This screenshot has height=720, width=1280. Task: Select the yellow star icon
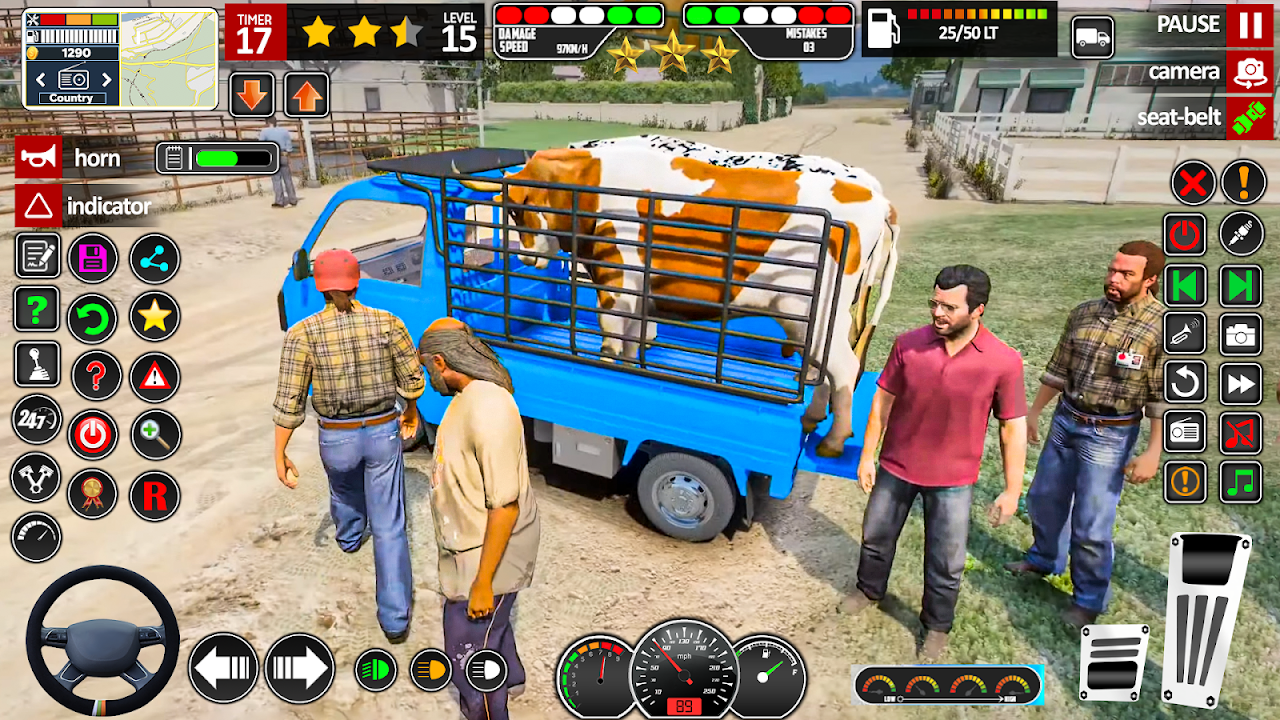[x=154, y=317]
